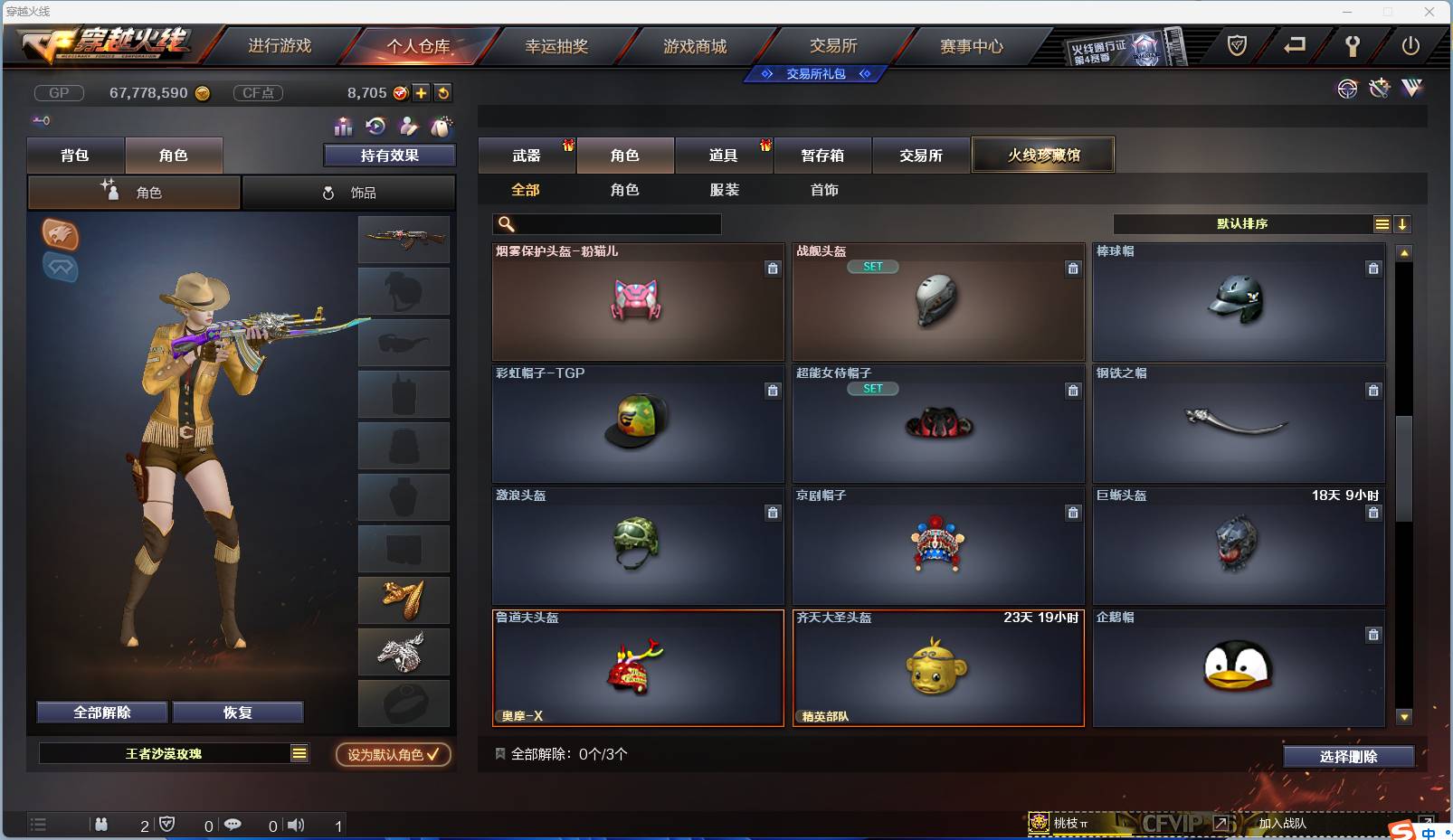
Task: Open the stats bar-chart icon above 持有效果
Action: pos(343,127)
